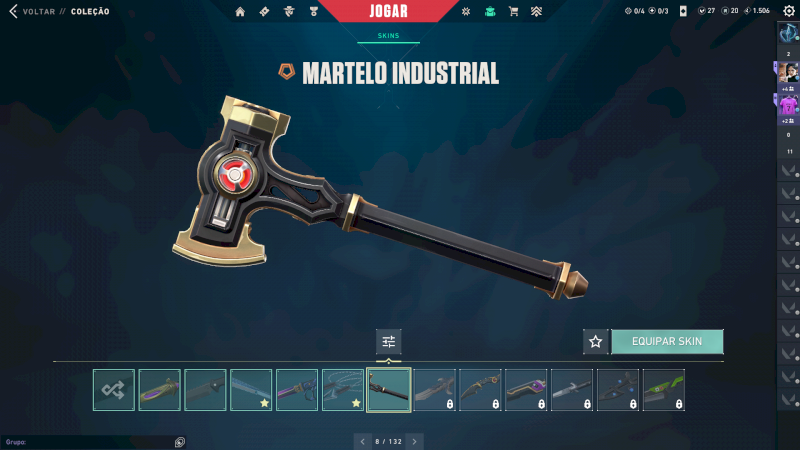Click the JOGAR play button
800x450 pixels.
point(388,11)
